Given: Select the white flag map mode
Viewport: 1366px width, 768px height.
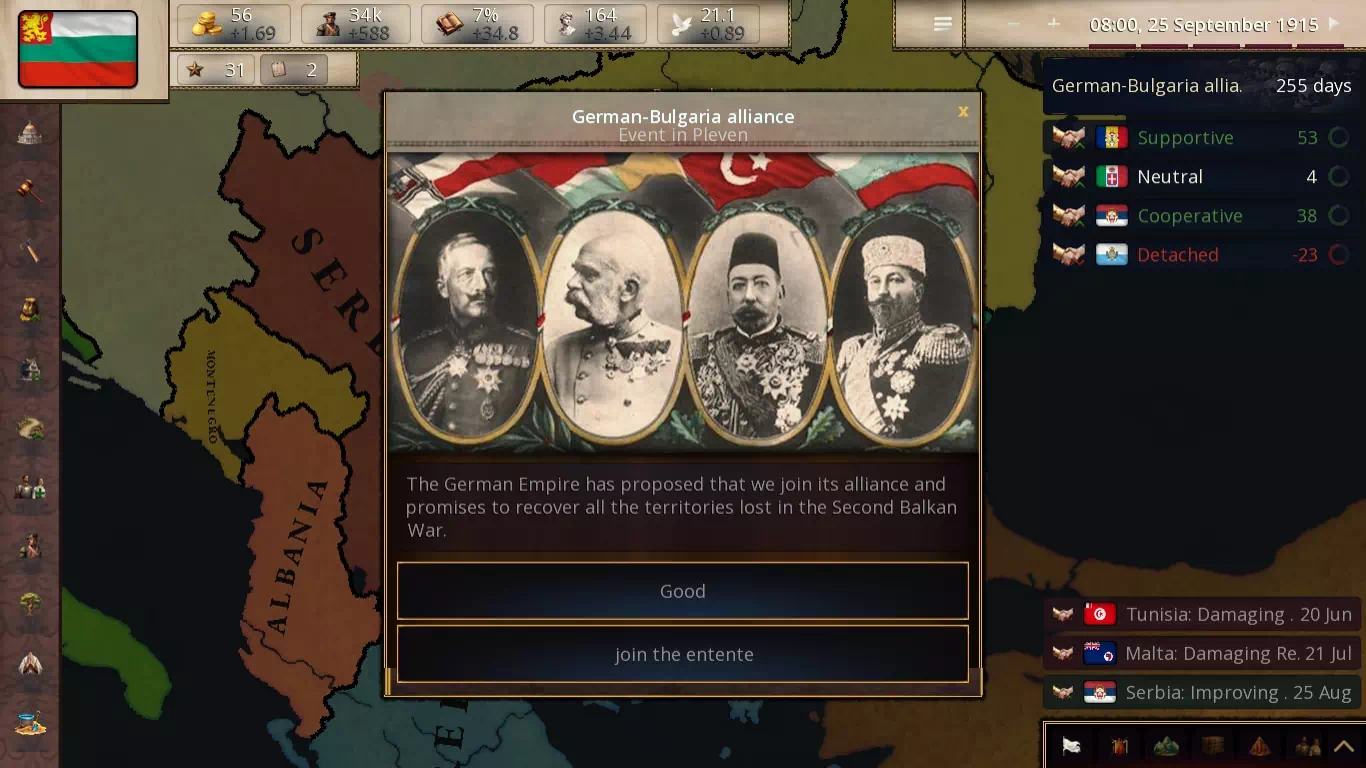Looking at the screenshot, I should 1071,746.
